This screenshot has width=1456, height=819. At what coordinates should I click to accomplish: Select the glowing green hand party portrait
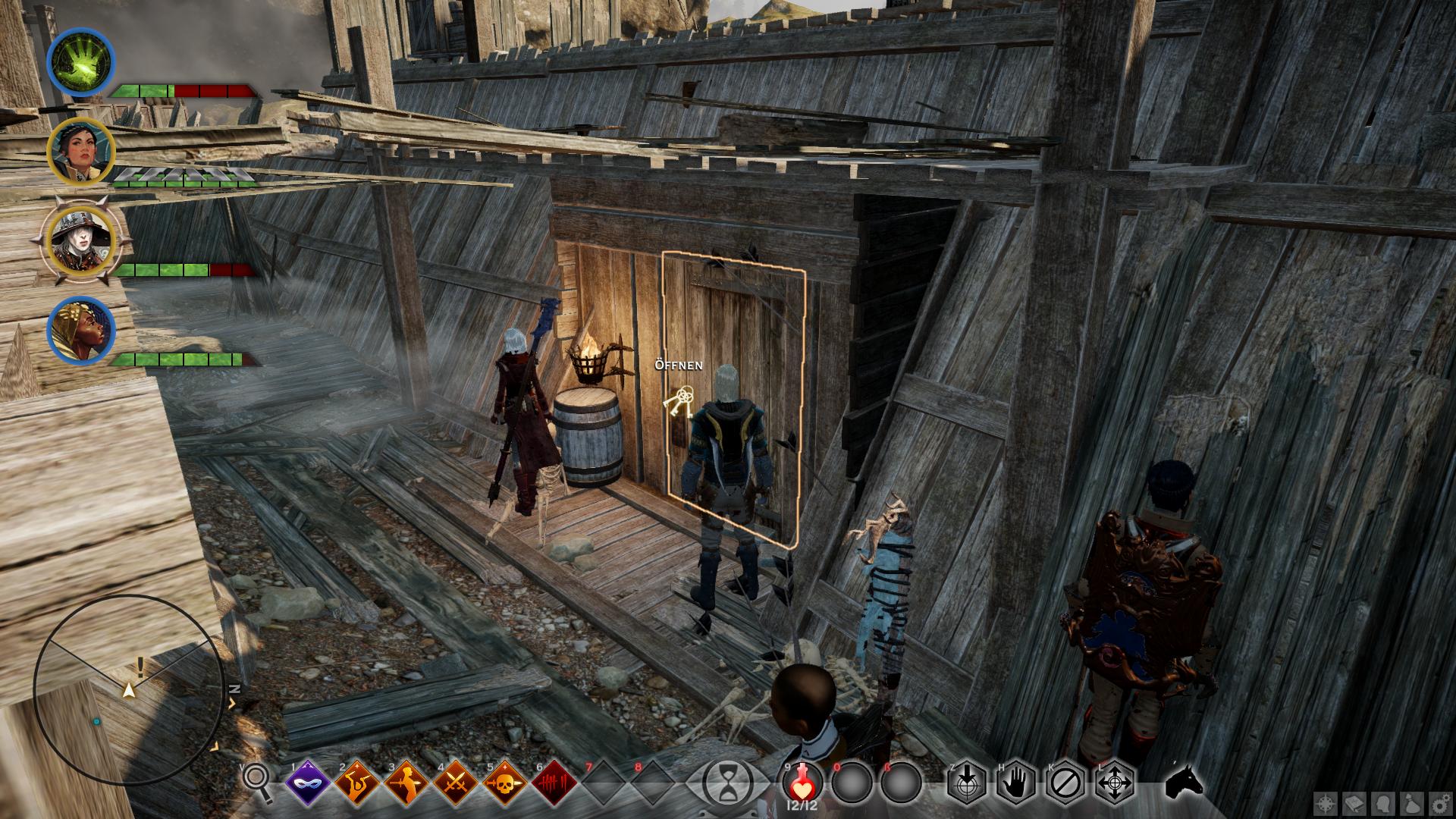[x=80, y=61]
